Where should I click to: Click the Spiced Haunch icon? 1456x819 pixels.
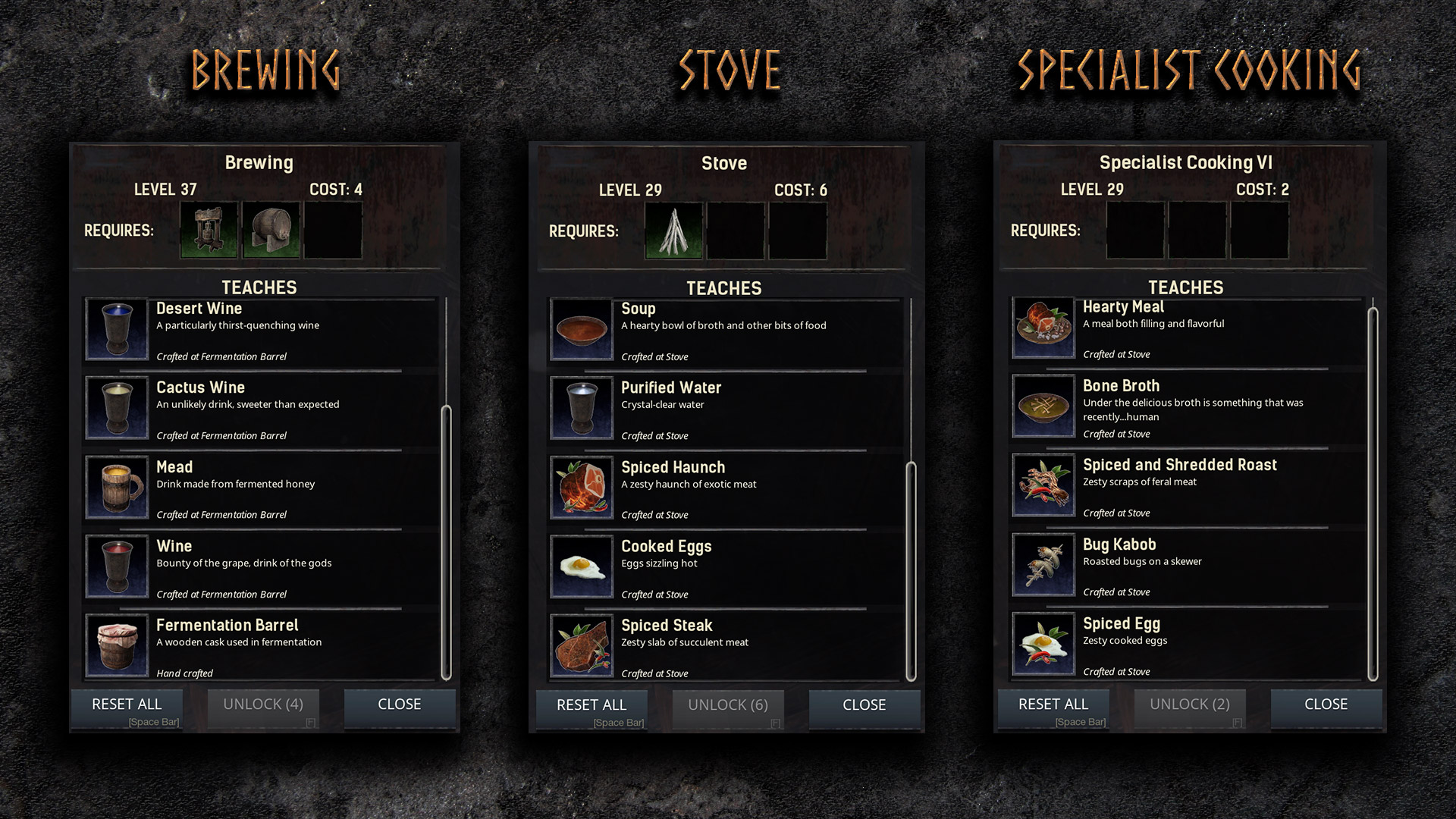pos(582,488)
